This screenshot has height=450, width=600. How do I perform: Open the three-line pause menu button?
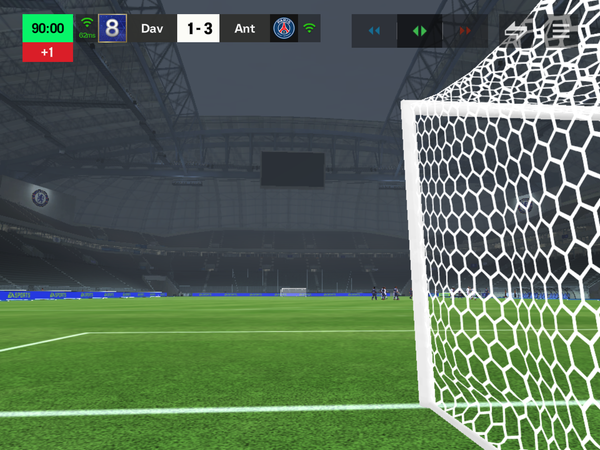pos(560,31)
